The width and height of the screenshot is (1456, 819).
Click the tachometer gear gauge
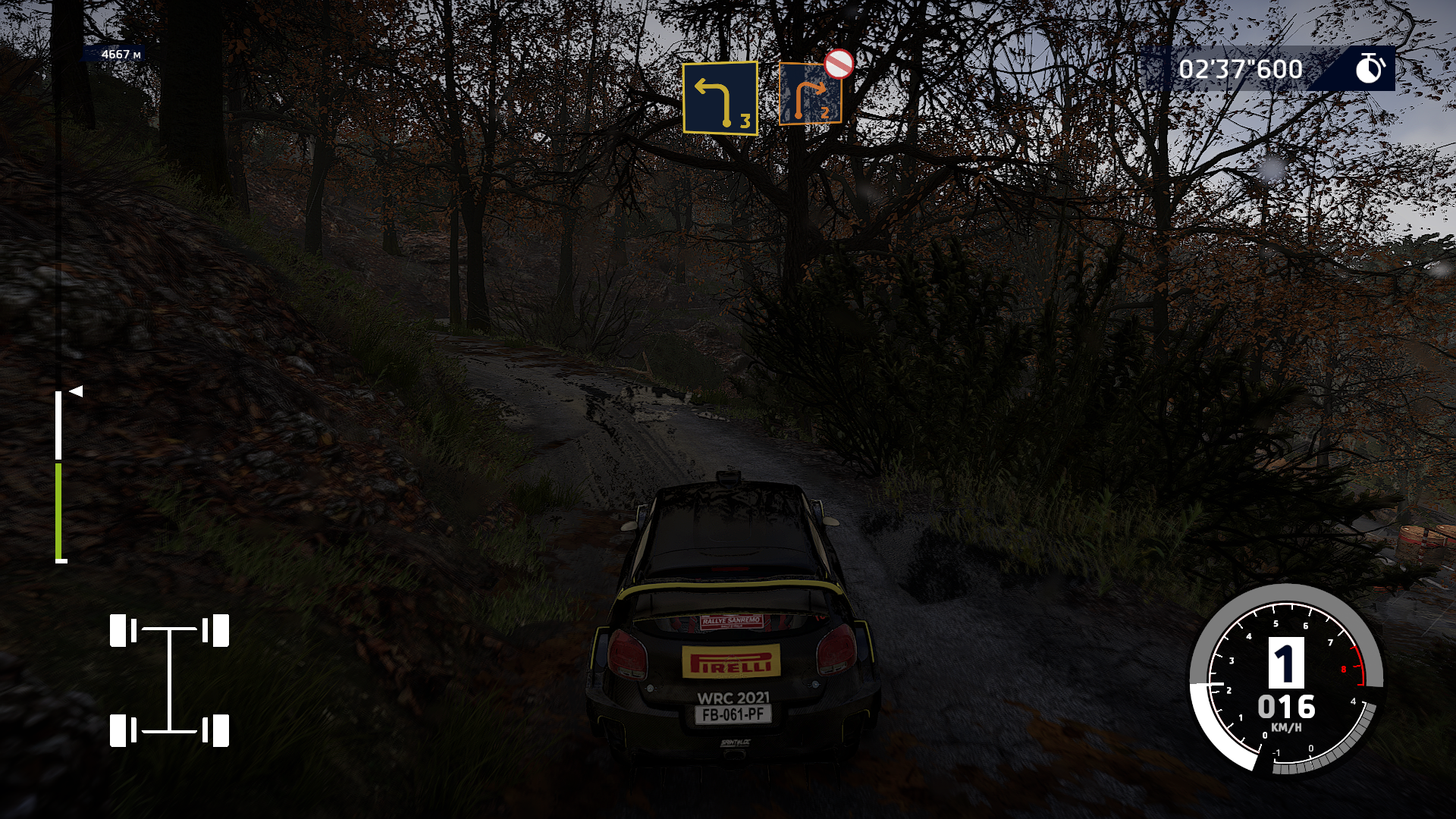(1286, 679)
